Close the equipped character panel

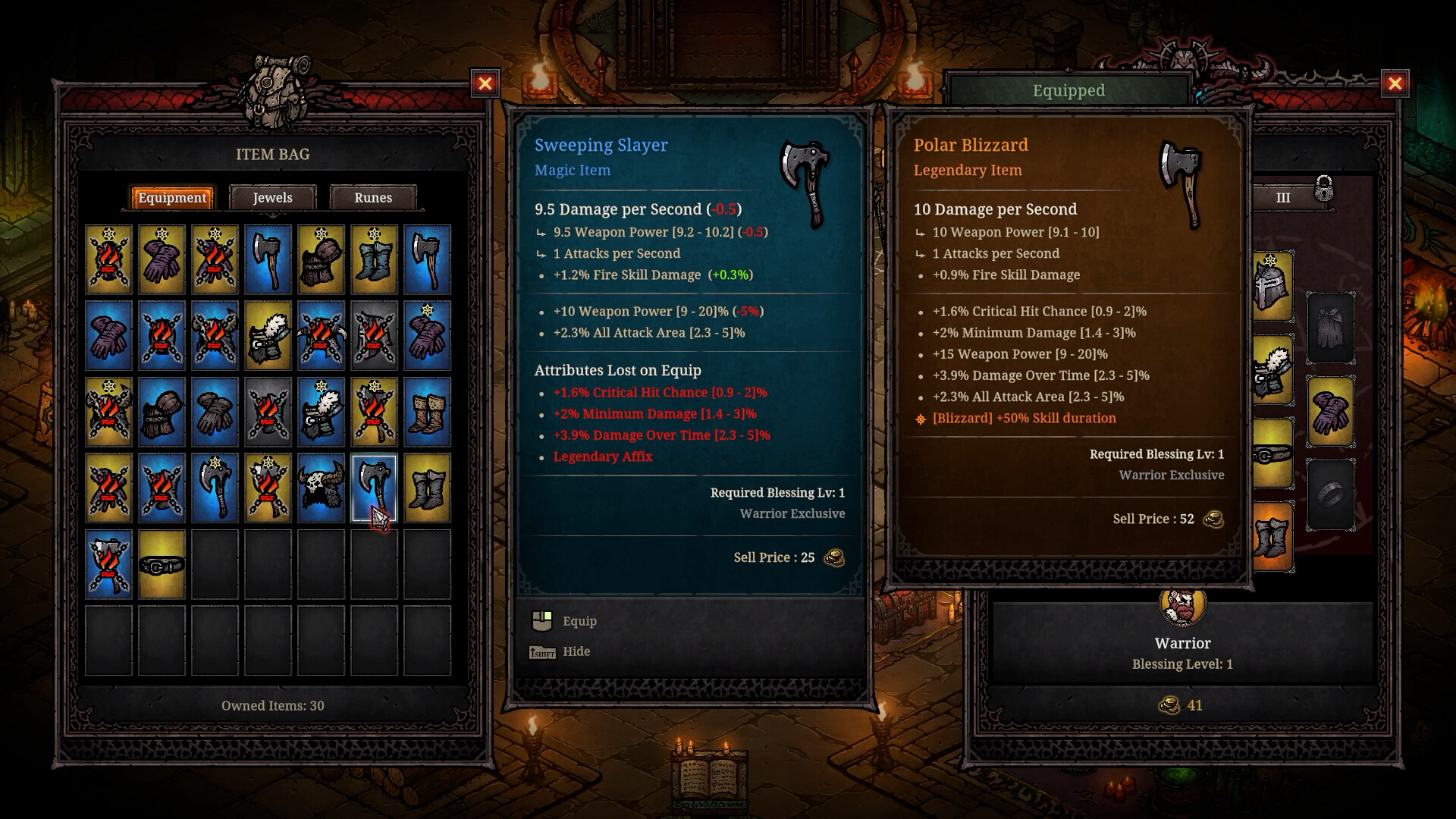click(1395, 83)
